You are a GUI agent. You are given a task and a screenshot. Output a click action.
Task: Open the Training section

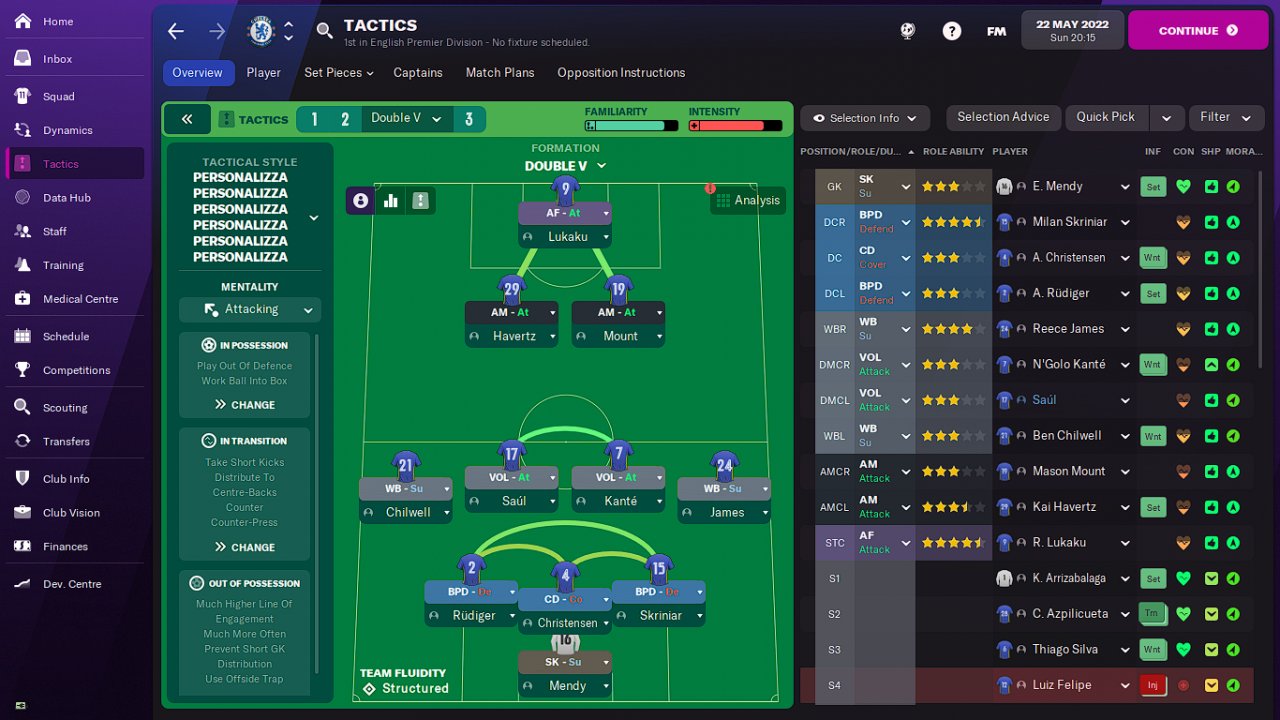[x=63, y=265]
